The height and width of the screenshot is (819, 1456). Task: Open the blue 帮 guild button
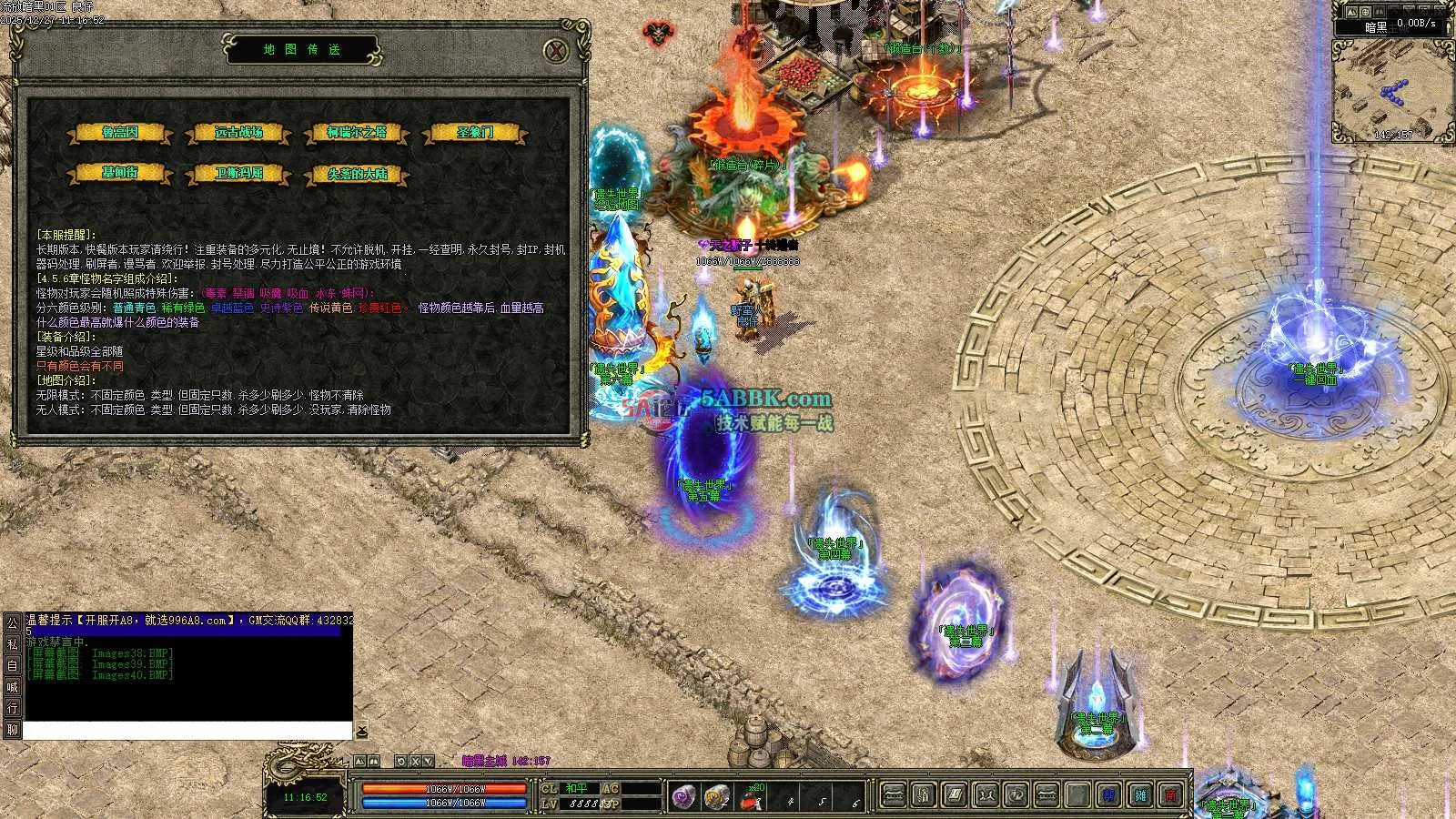click(x=1108, y=795)
